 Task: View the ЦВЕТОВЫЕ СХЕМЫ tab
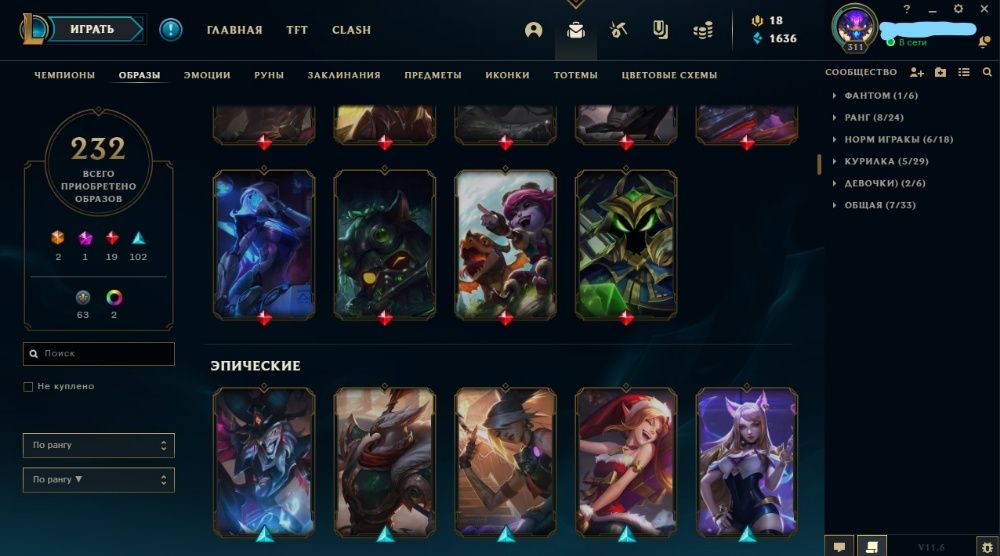click(x=669, y=75)
